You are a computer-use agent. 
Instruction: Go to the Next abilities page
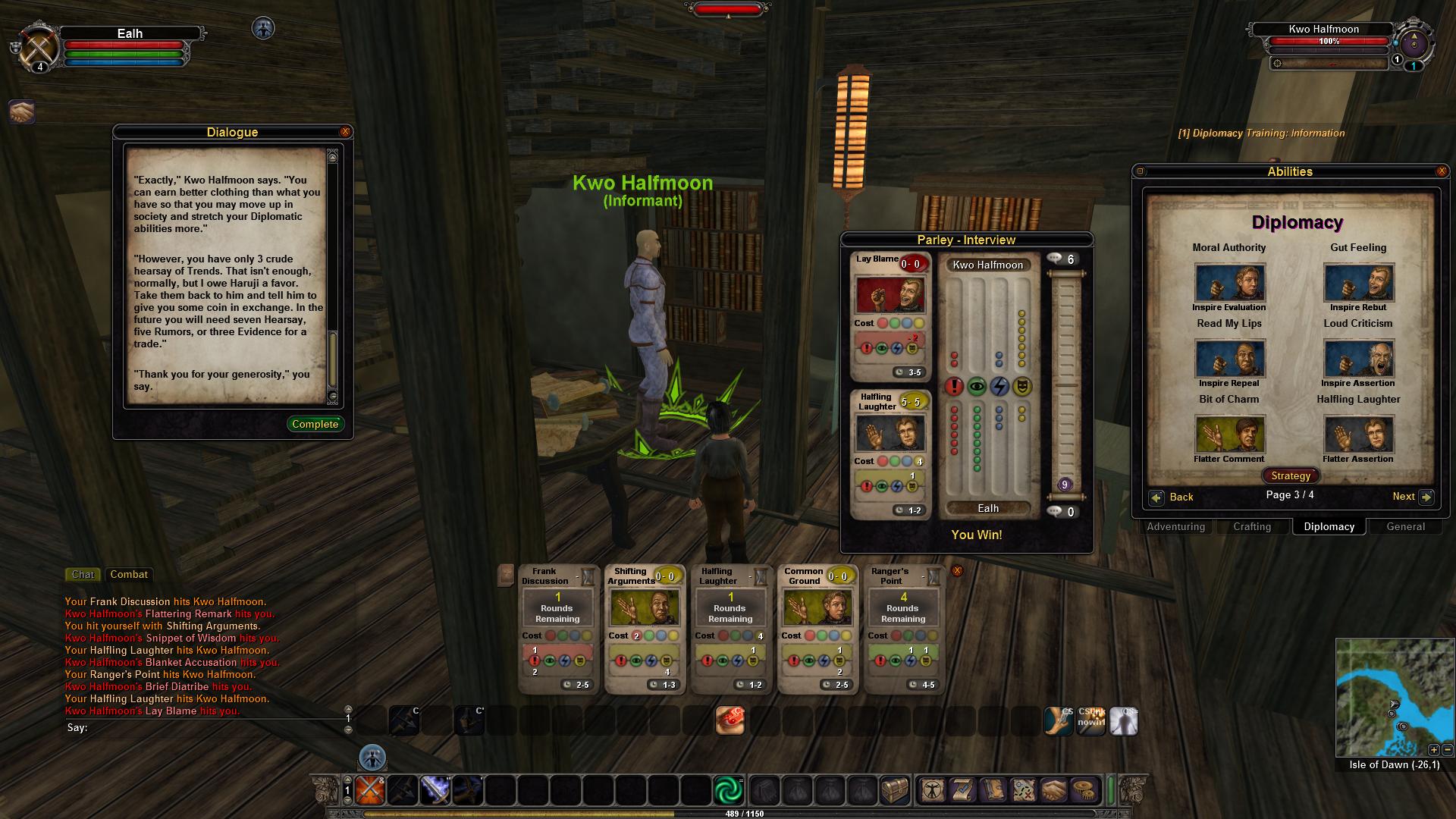pyautogui.click(x=1412, y=497)
